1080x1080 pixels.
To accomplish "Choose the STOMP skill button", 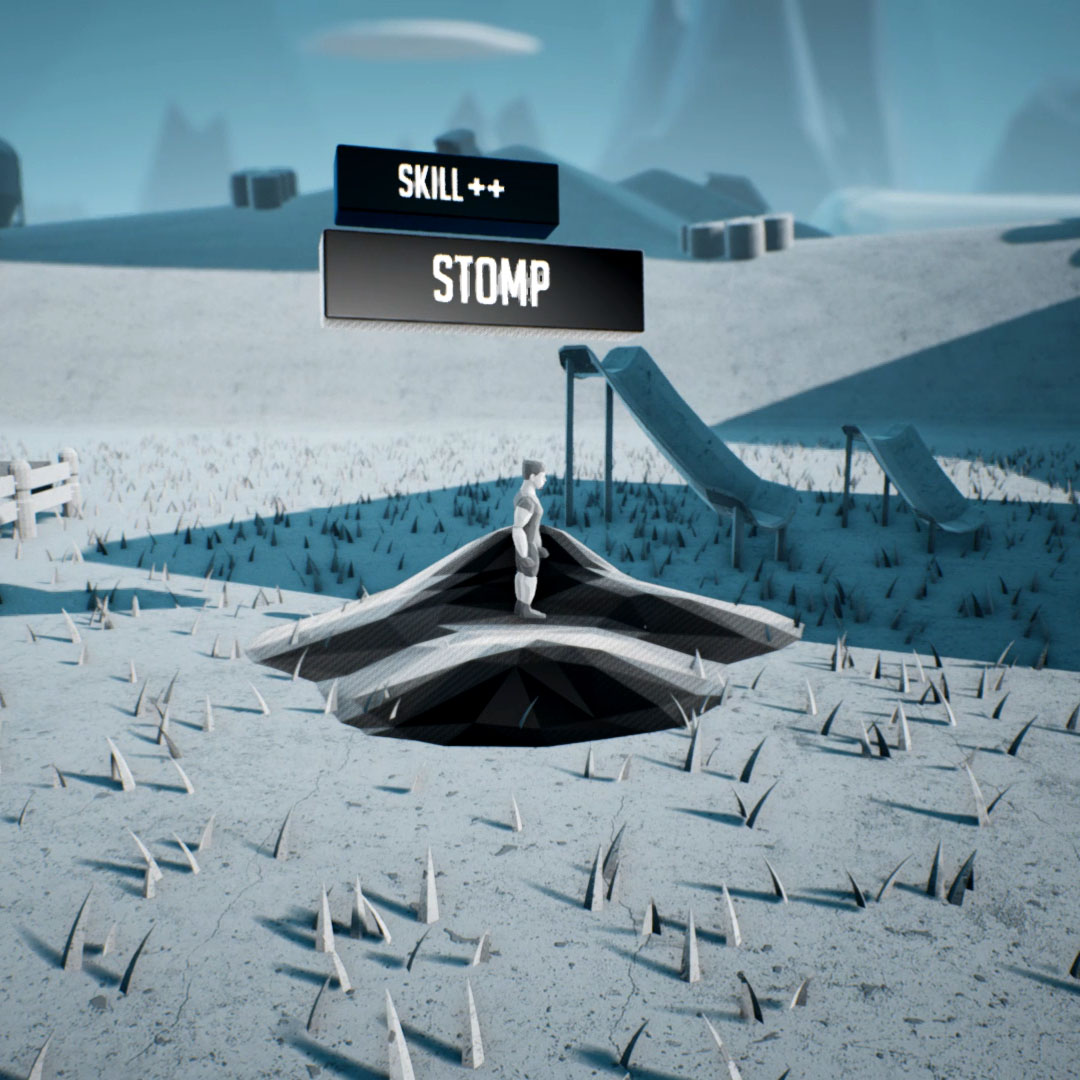I will coord(484,281).
